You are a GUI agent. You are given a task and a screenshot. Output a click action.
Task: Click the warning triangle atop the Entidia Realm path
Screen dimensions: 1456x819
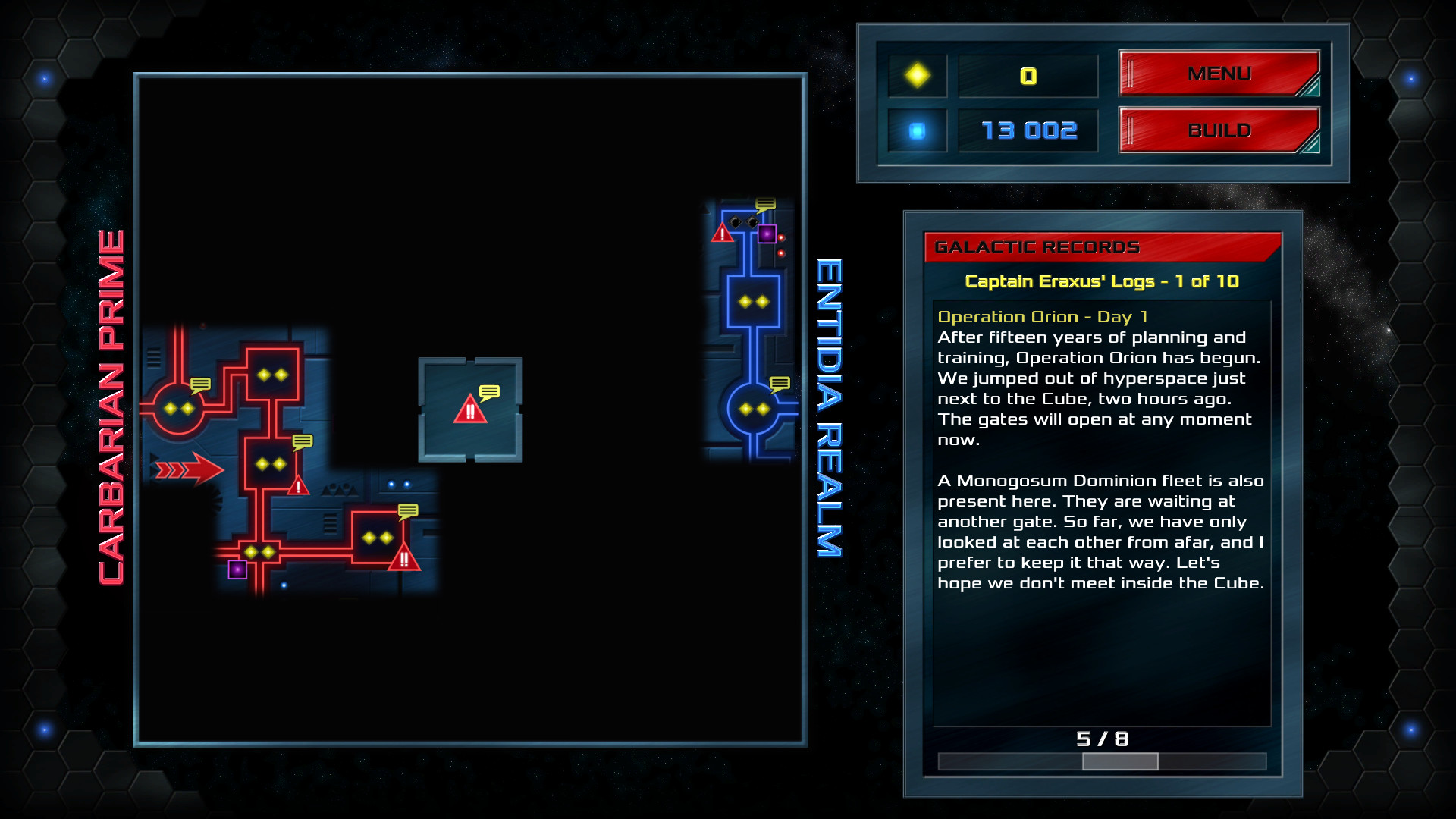pos(721,232)
